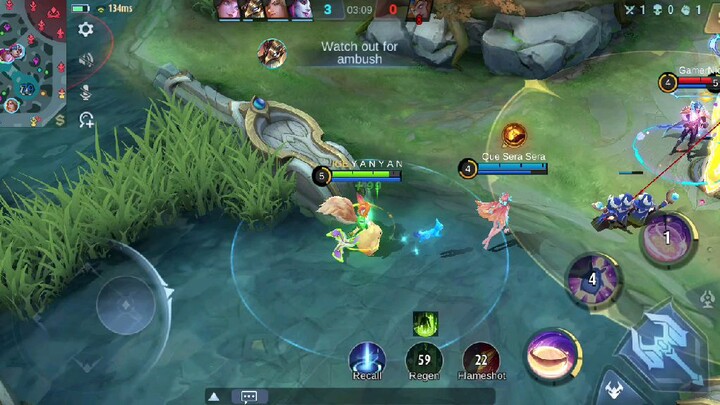Toggle the muted speaker icon
This screenshot has height=405, width=720.
click(86, 60)
